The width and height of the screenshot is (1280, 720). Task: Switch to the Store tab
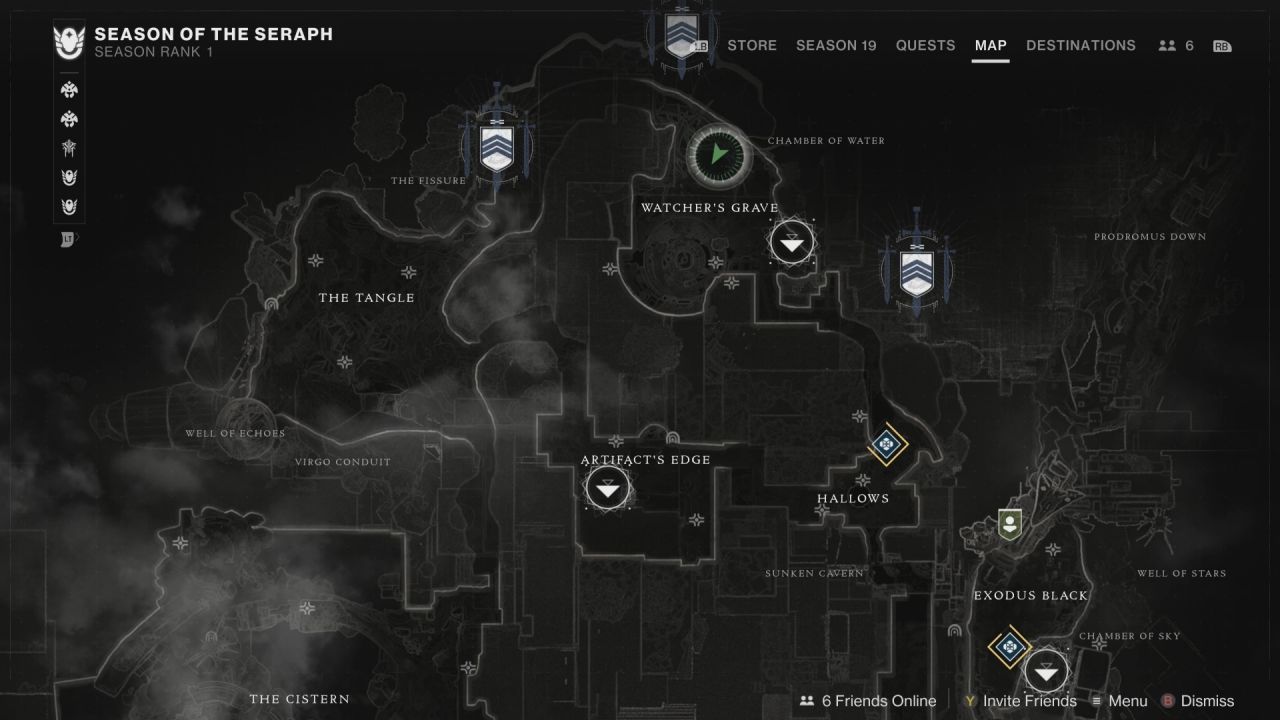752,45
